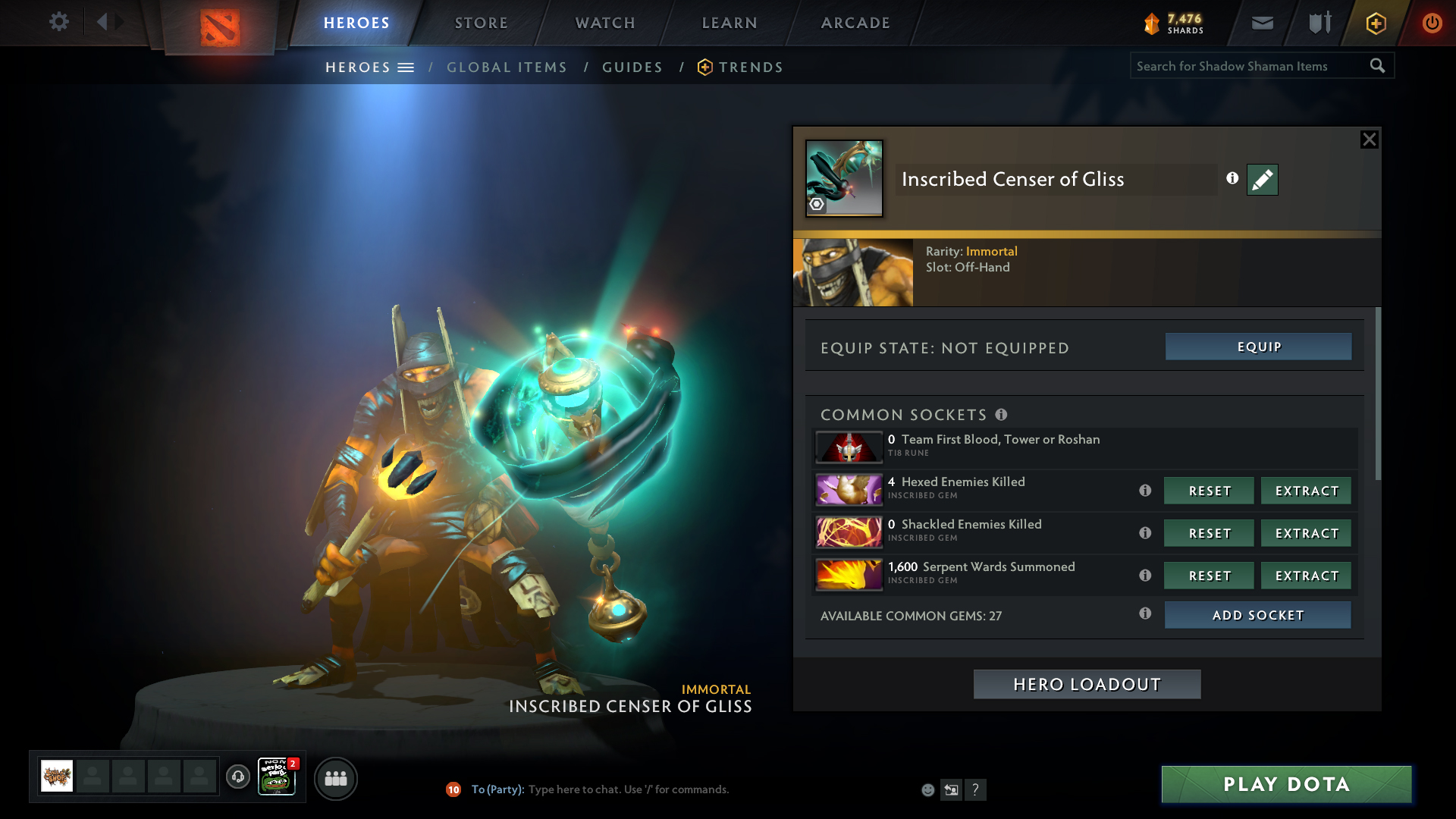View hero Trends page
Viewport: 1456px width, 819px height.
click(x=750, y=67)
